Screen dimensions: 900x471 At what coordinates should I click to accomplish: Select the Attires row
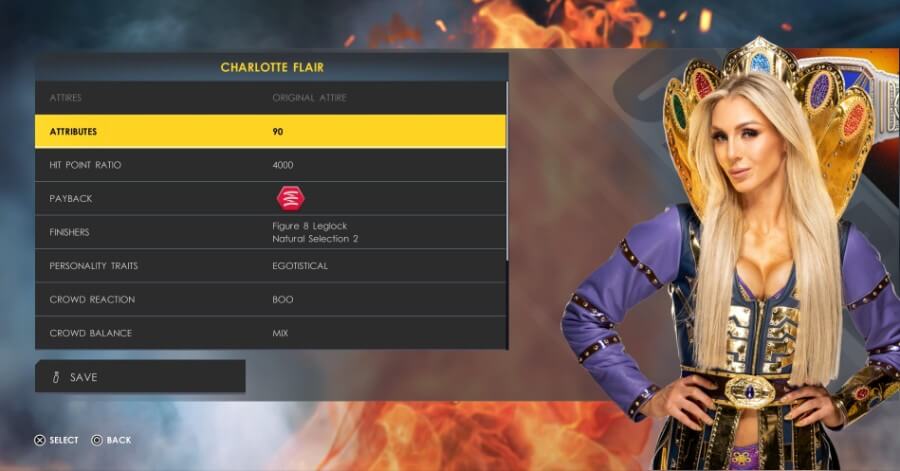click(x=270, y=98)
